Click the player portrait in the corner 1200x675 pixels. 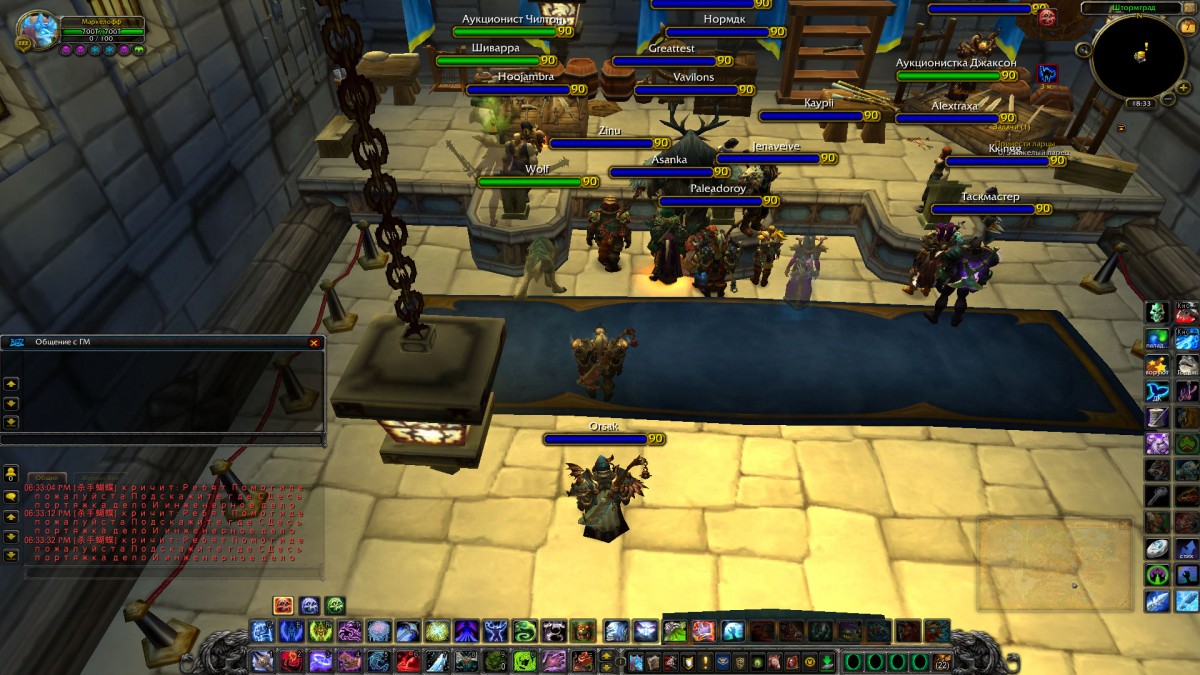37,31
